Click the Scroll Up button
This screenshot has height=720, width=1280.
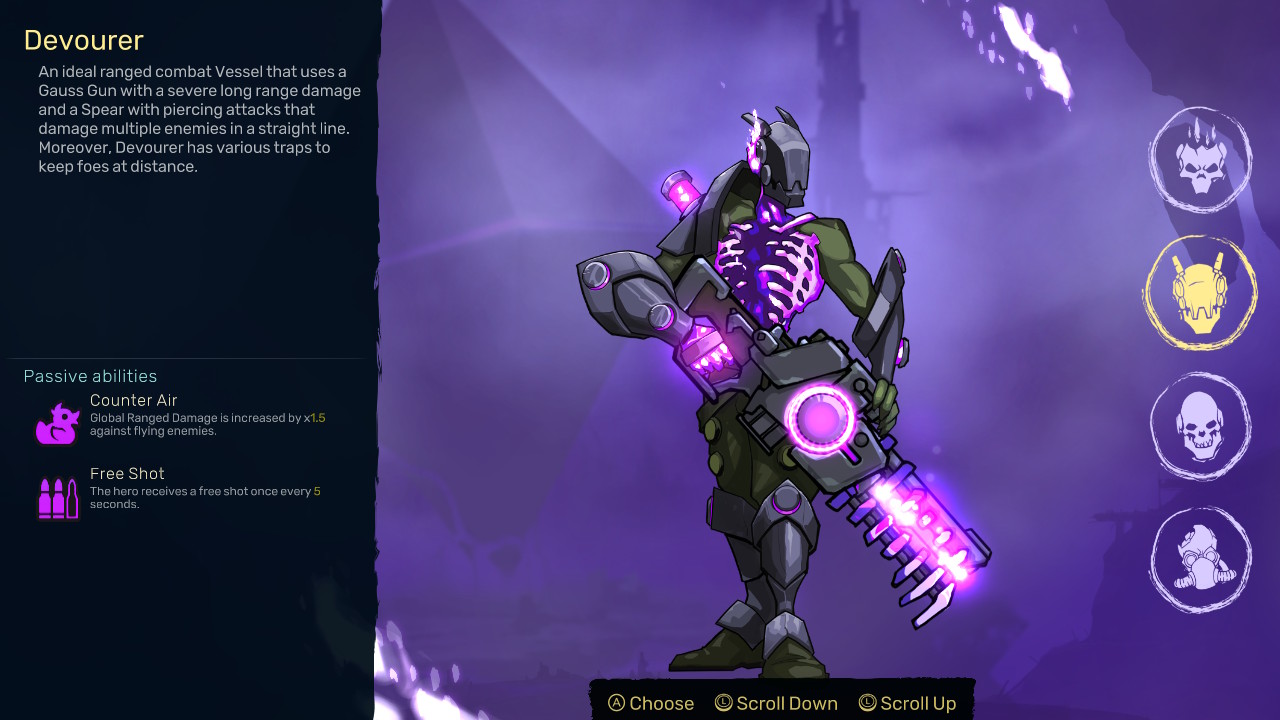pyautogui.click(x=907, y=703)
